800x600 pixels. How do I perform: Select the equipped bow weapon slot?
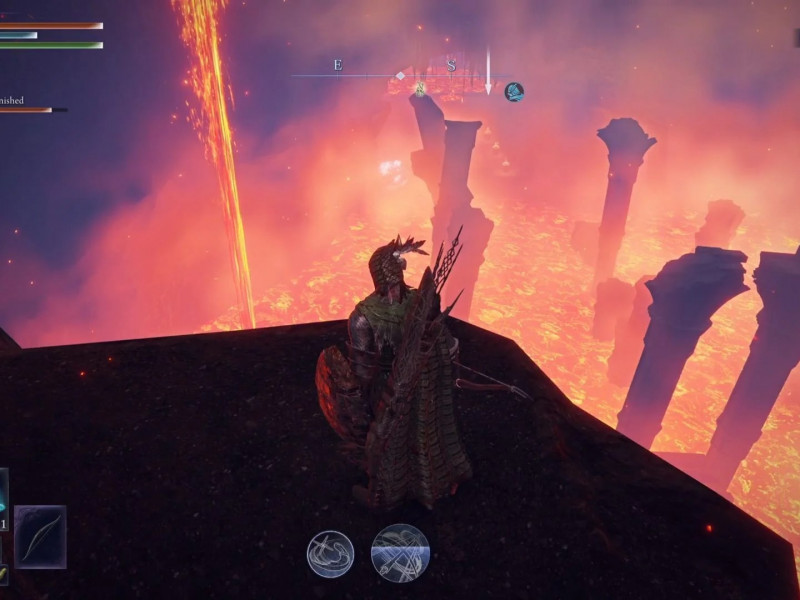40,537
